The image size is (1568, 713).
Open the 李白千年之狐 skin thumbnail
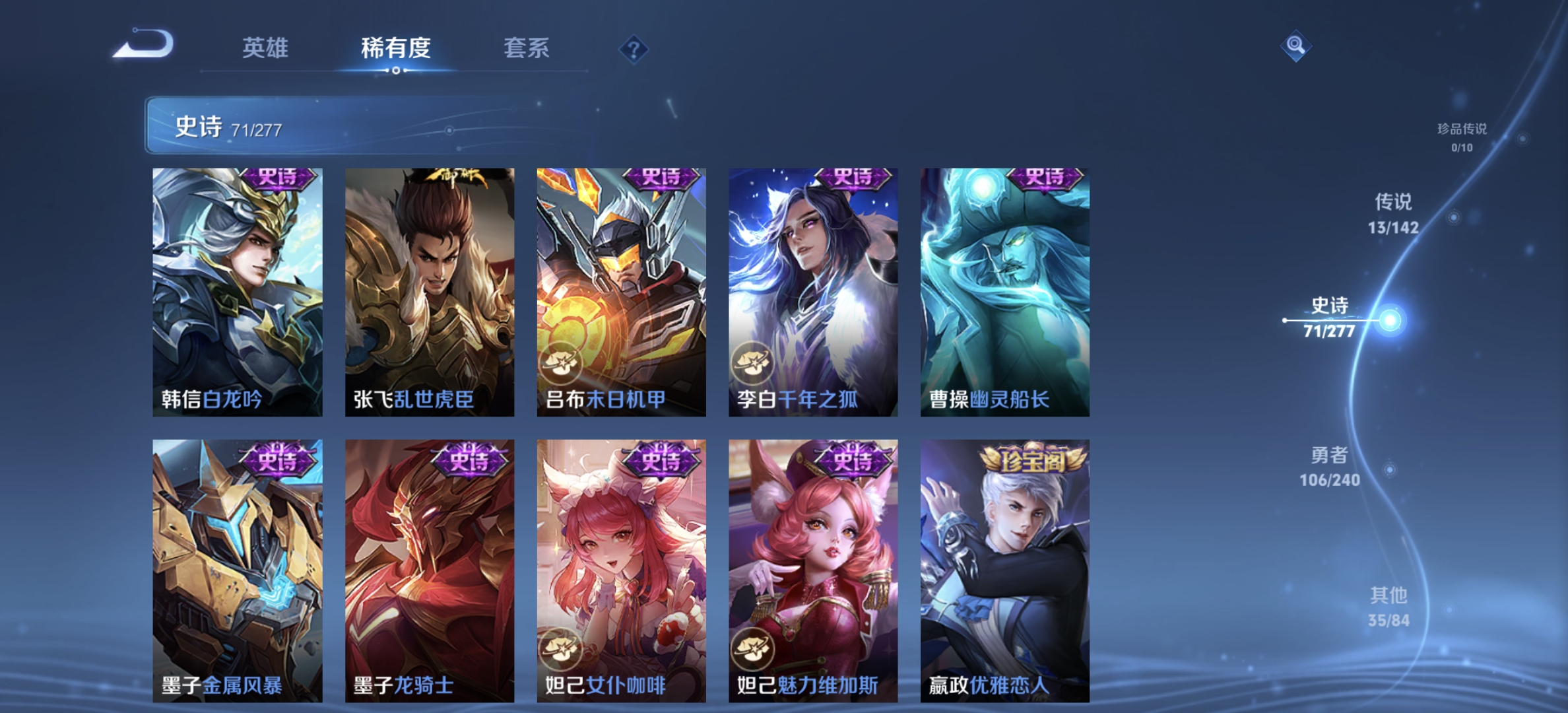coord(812,284)
